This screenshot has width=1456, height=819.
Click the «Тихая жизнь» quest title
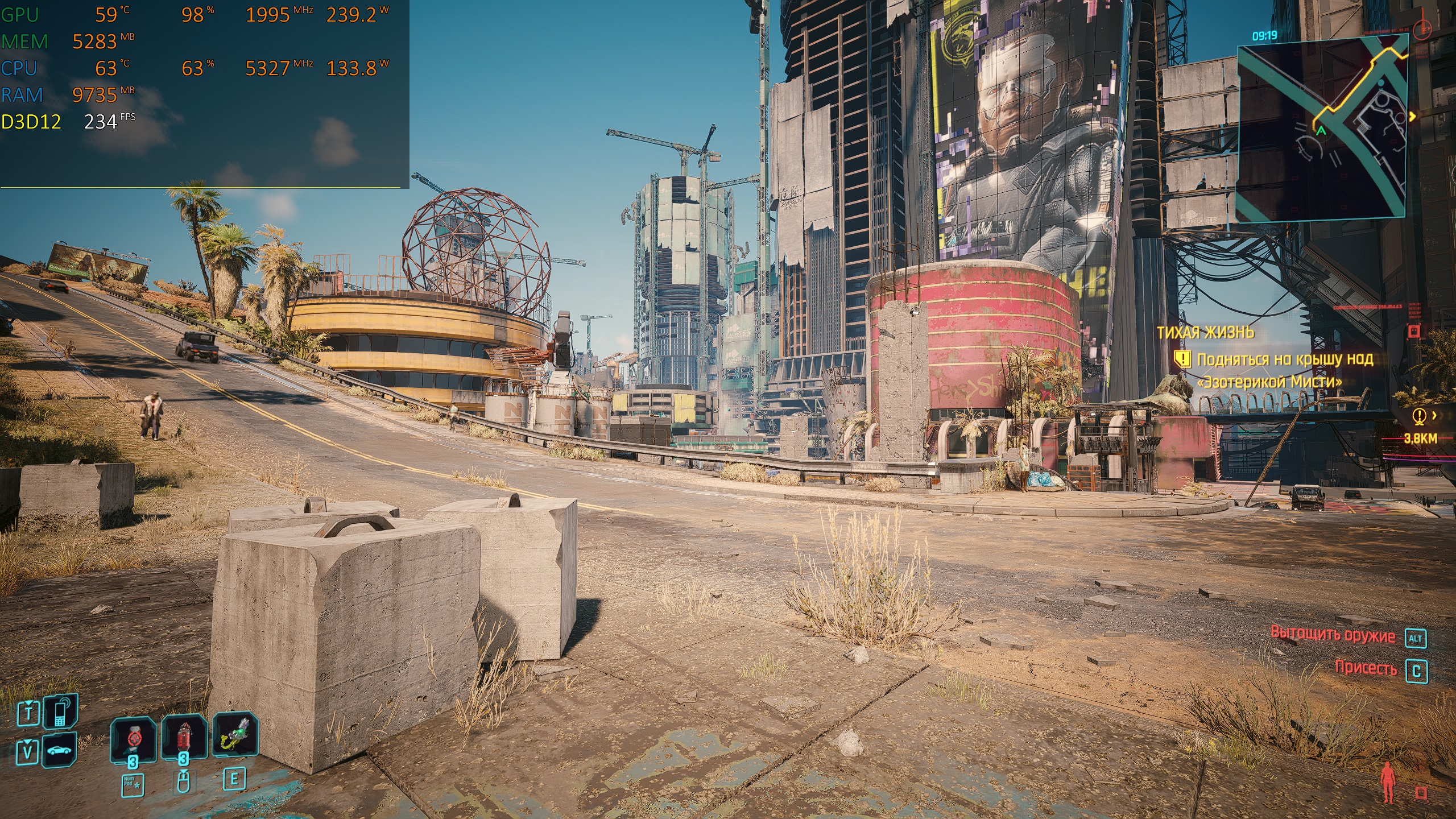pyautogui.click(x=1205, y=333)
